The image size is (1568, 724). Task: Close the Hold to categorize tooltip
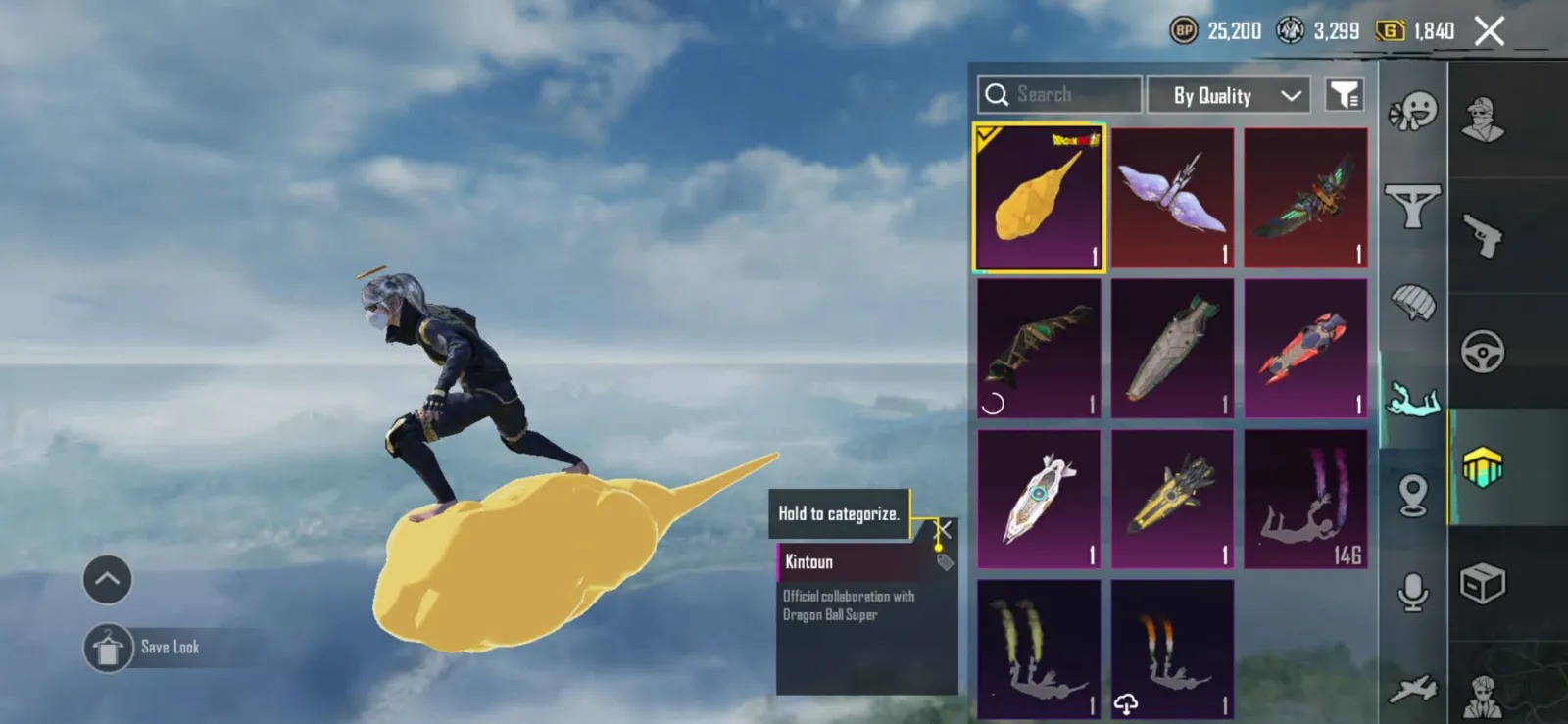tap(943, 530)
